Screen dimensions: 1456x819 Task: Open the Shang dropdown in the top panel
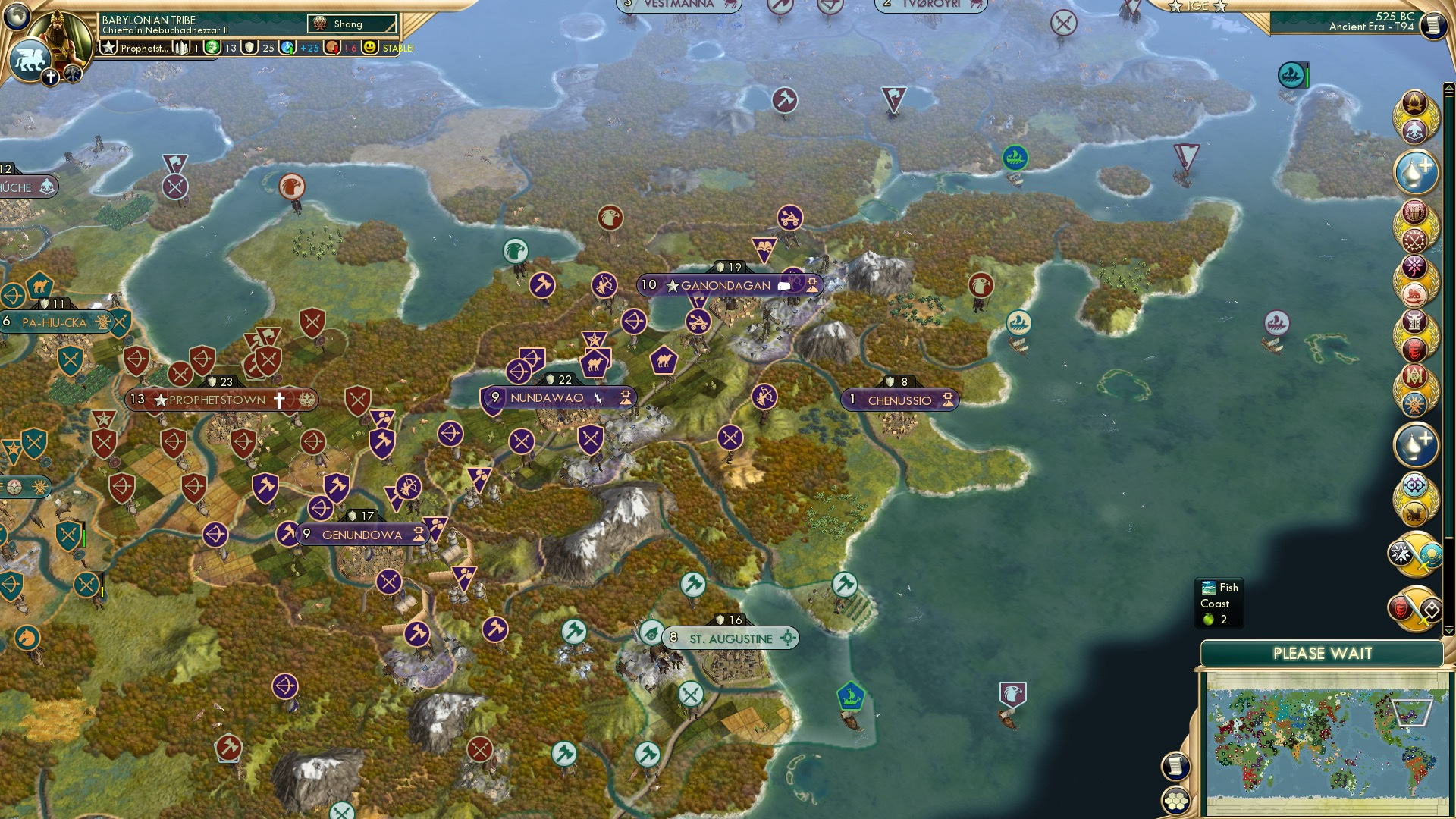[352, 24]
